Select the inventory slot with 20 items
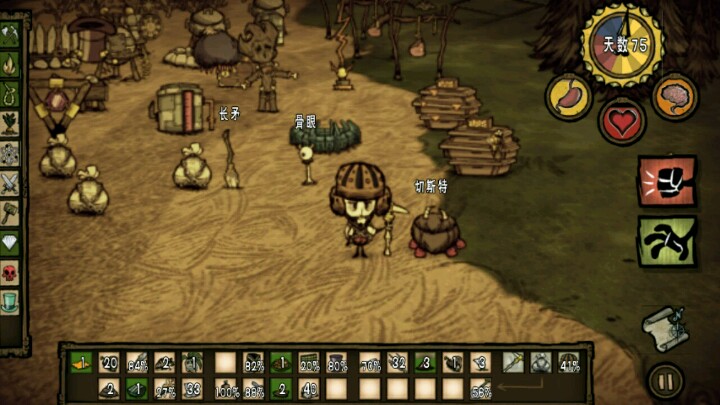 click(109, 362)
